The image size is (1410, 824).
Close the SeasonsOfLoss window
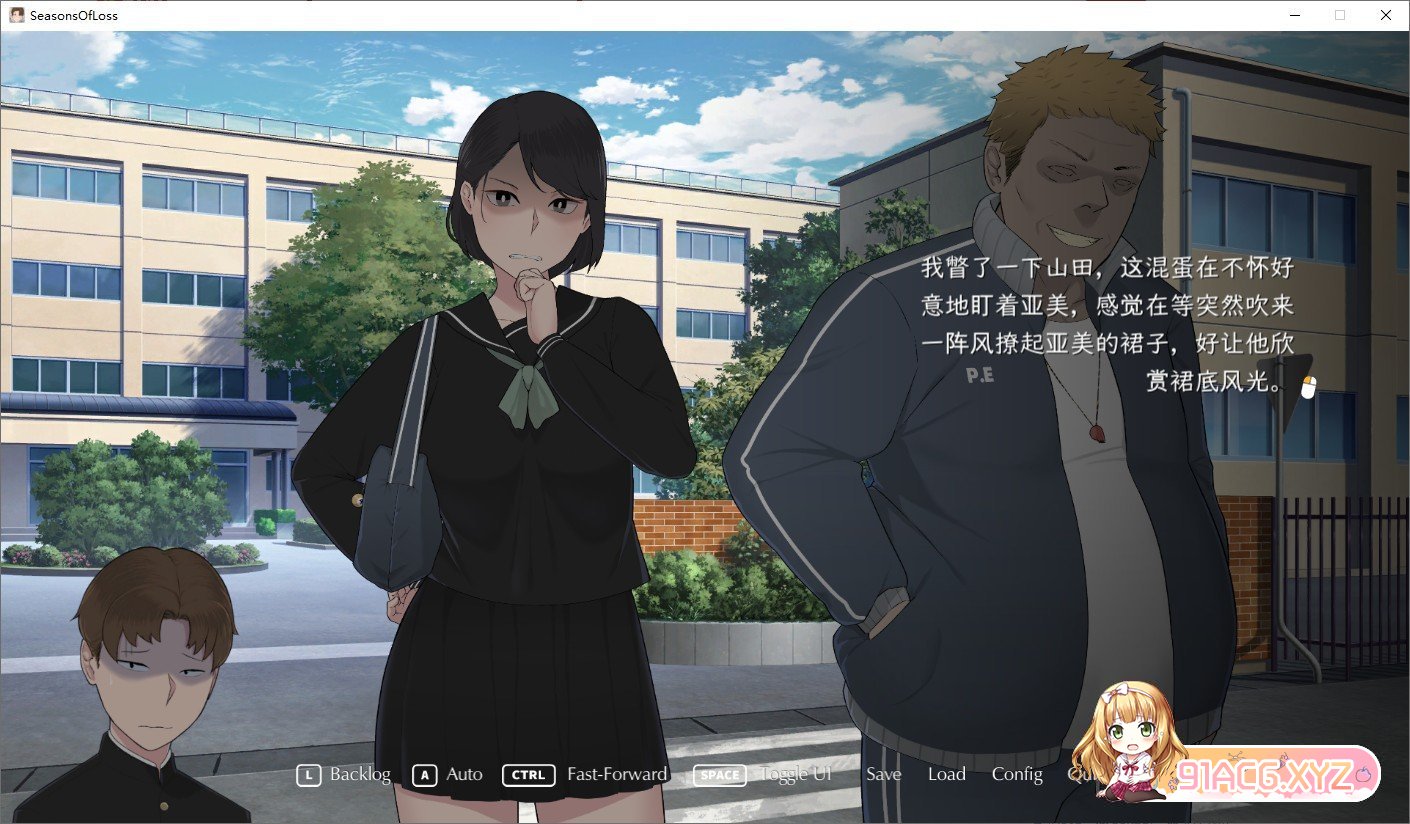point(1385,15)
